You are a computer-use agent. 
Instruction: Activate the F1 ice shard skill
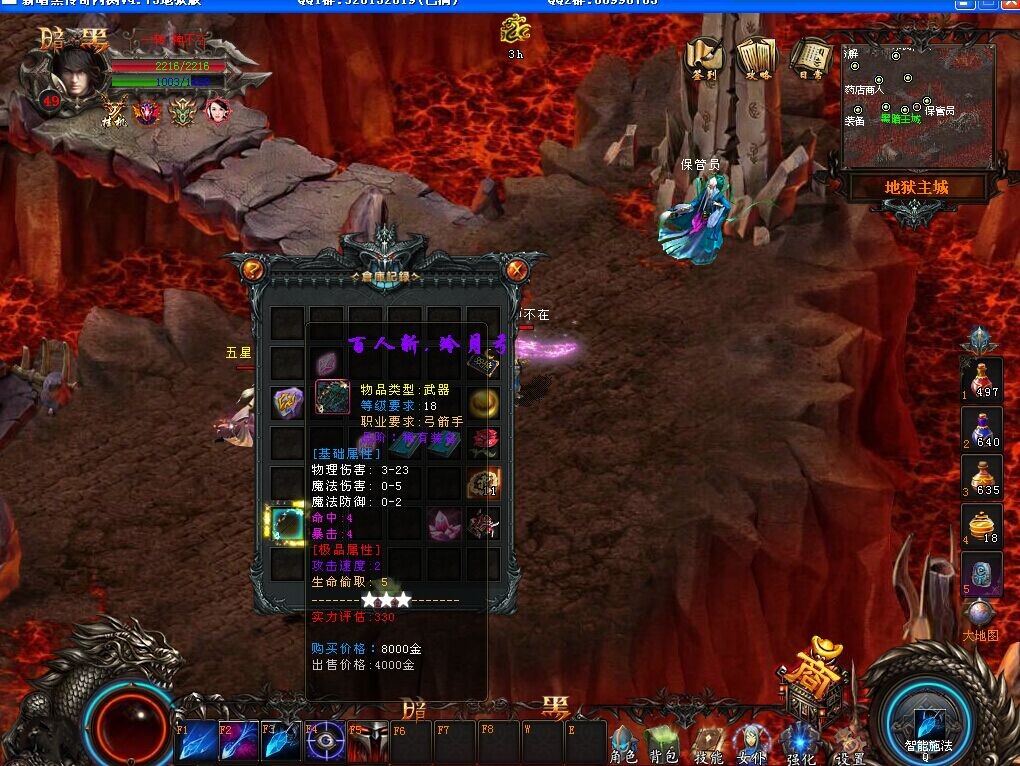[196, 743]
